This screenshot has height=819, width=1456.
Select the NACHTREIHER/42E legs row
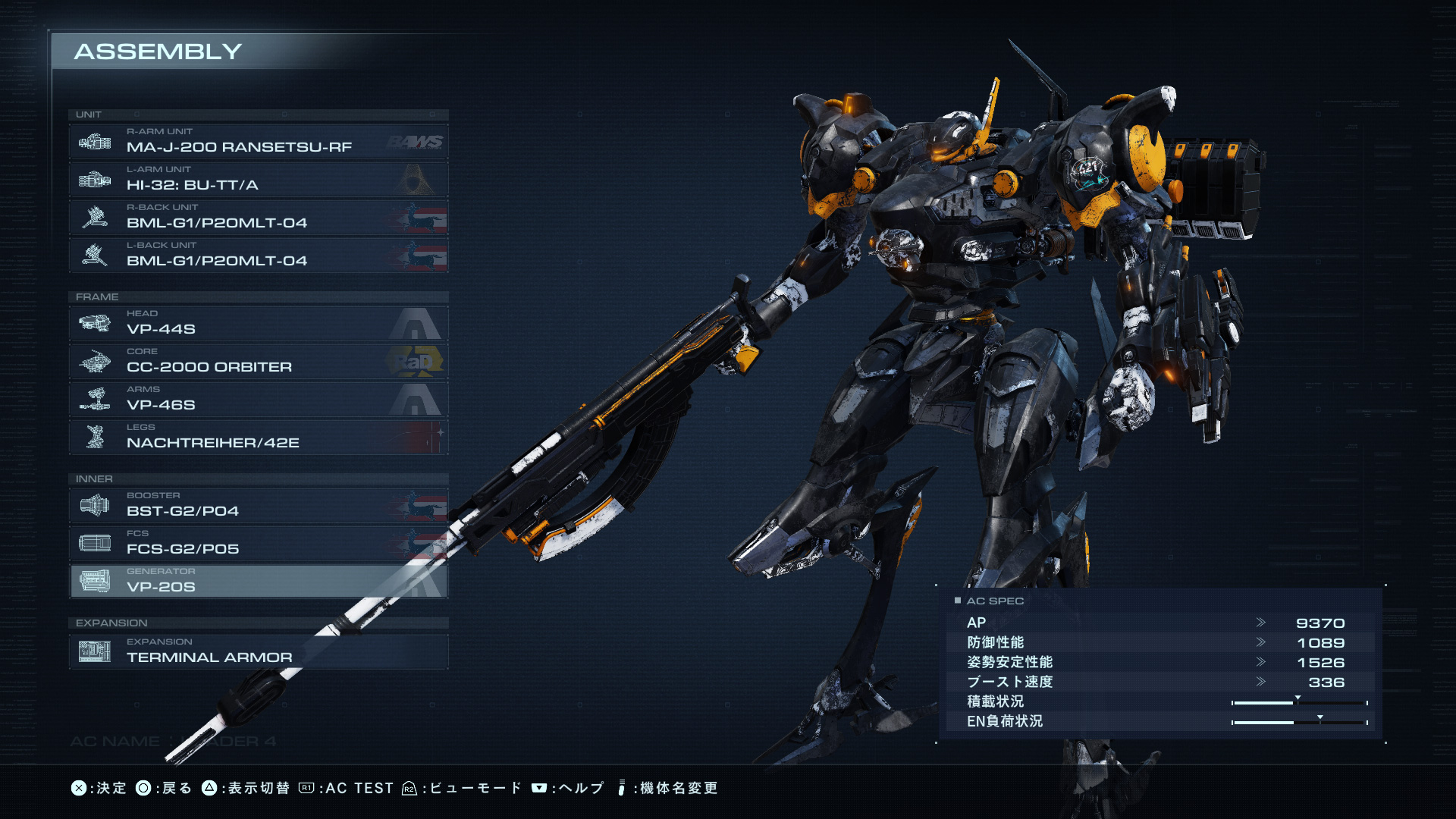tap(258, 438)
